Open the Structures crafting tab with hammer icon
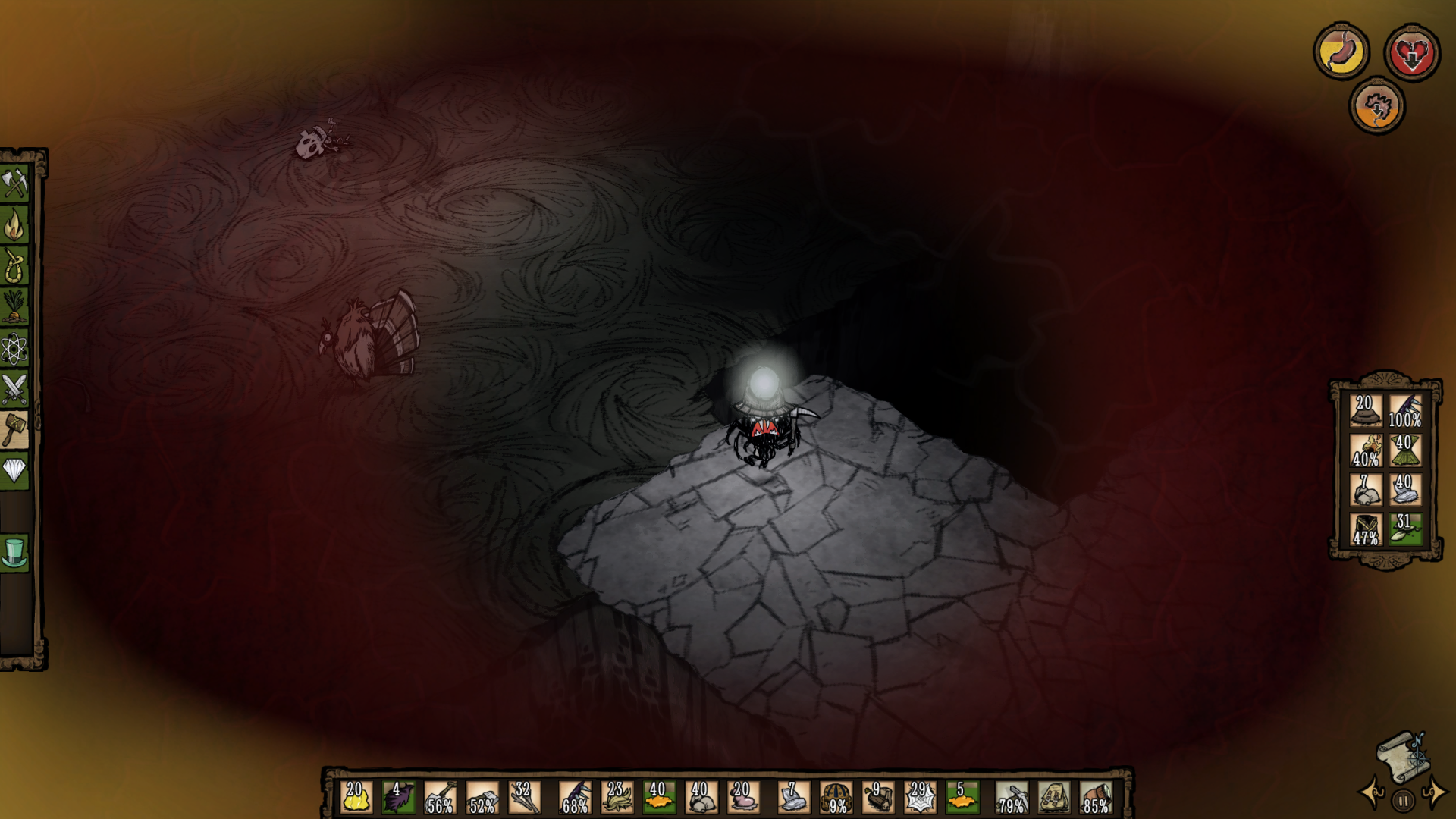 [14, 430]
